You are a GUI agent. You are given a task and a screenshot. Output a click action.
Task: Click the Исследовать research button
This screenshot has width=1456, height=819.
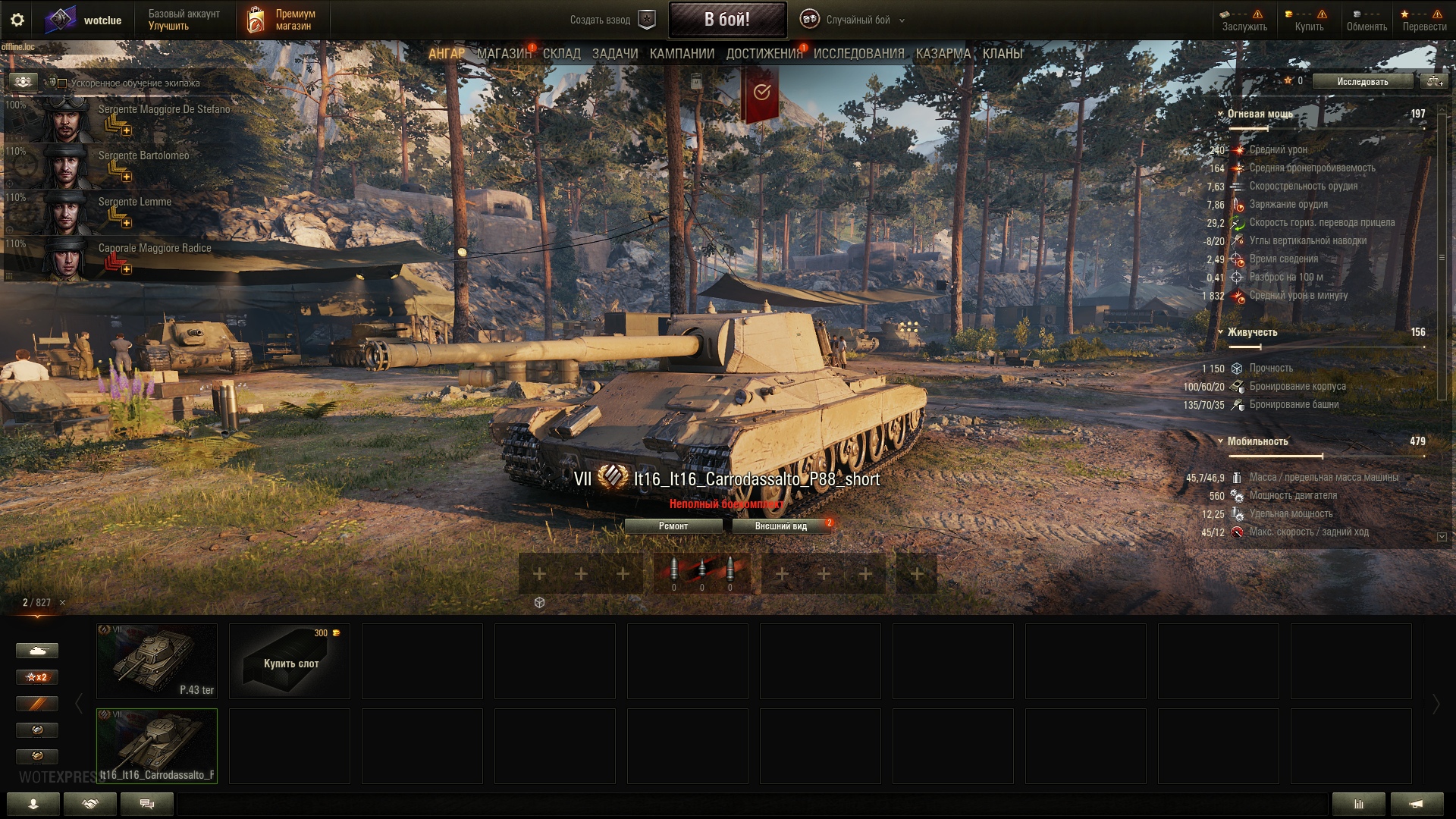1362,82
